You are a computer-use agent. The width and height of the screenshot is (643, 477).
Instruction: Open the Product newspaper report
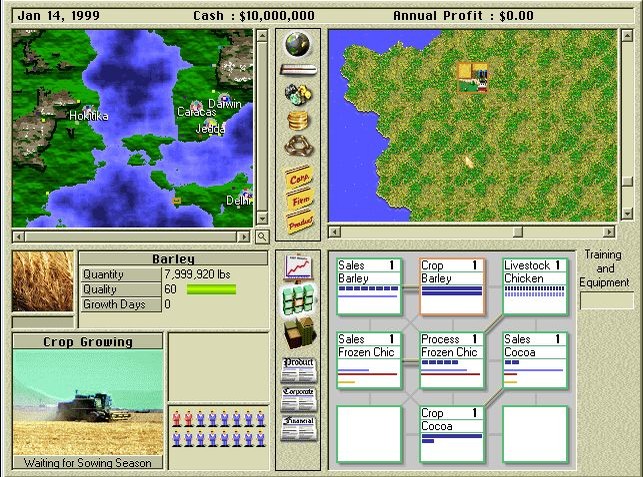click(x=298, y=368)
